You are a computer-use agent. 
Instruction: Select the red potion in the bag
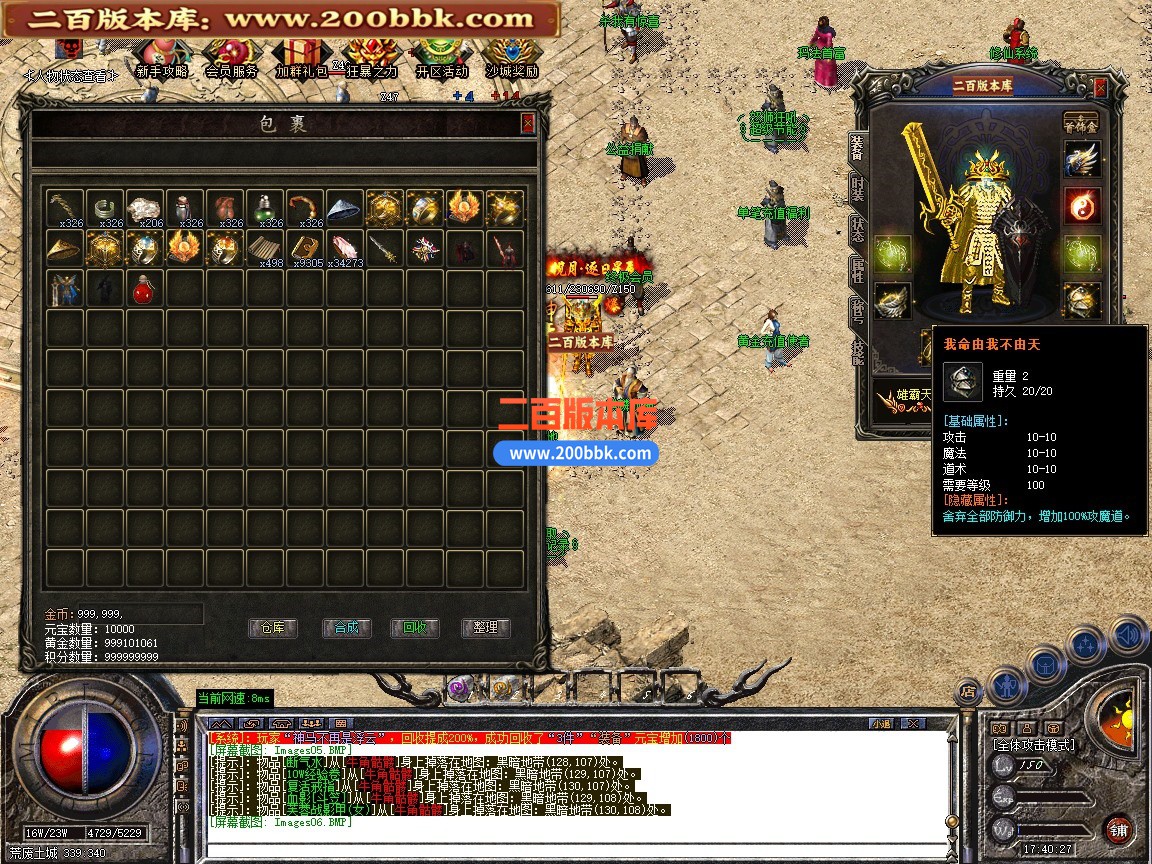click(x=145, y=289)
